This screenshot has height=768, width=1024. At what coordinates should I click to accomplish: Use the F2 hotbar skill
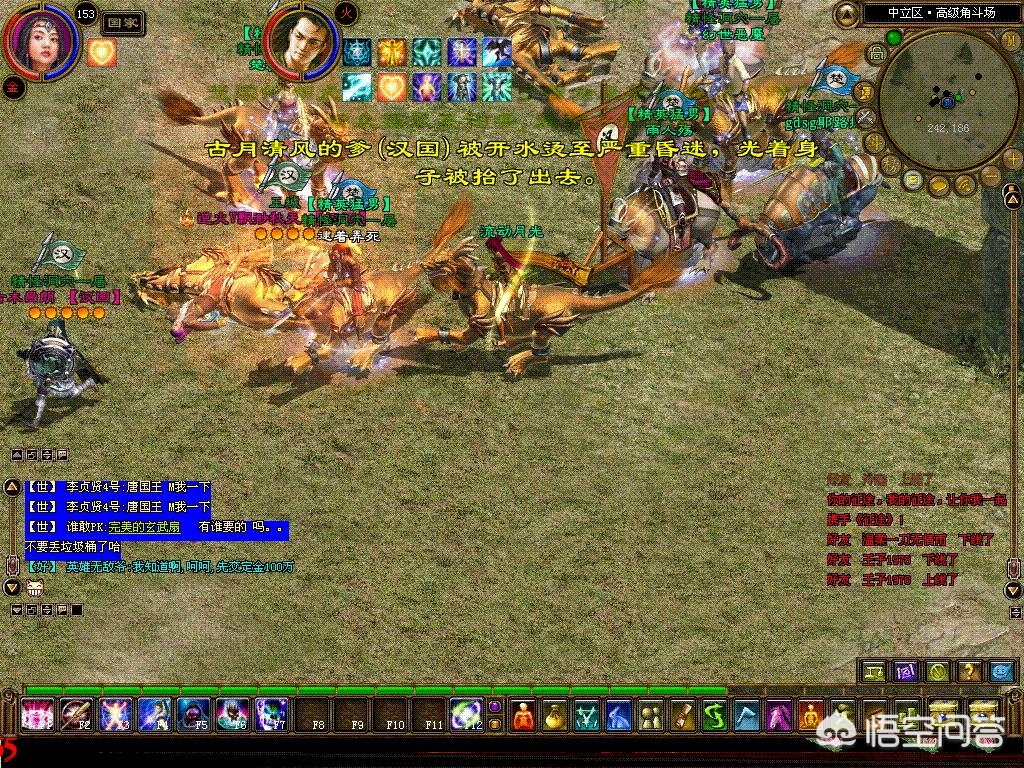pyautogui.click(x=76, y=714)
